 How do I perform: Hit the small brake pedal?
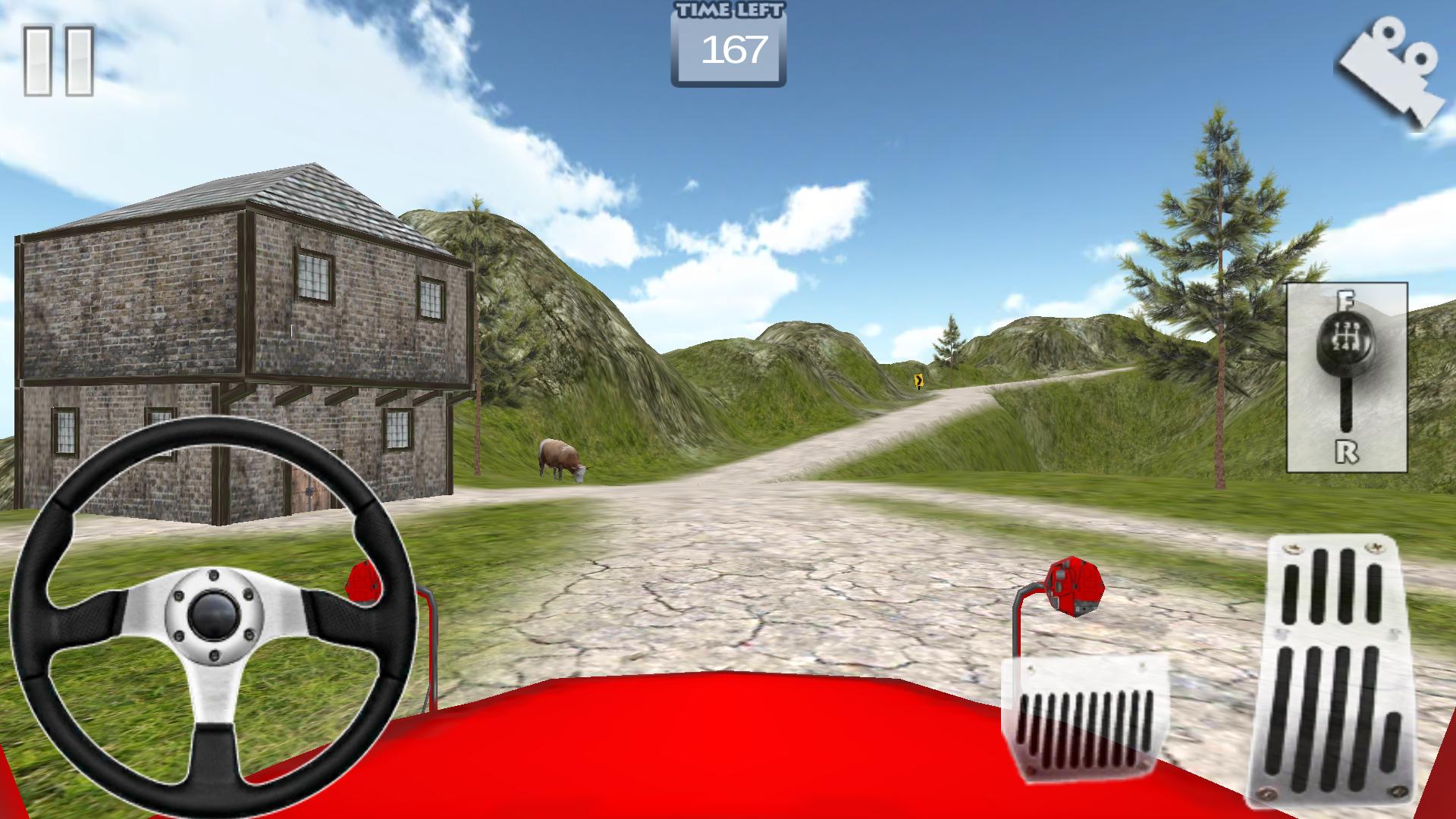1083,716
